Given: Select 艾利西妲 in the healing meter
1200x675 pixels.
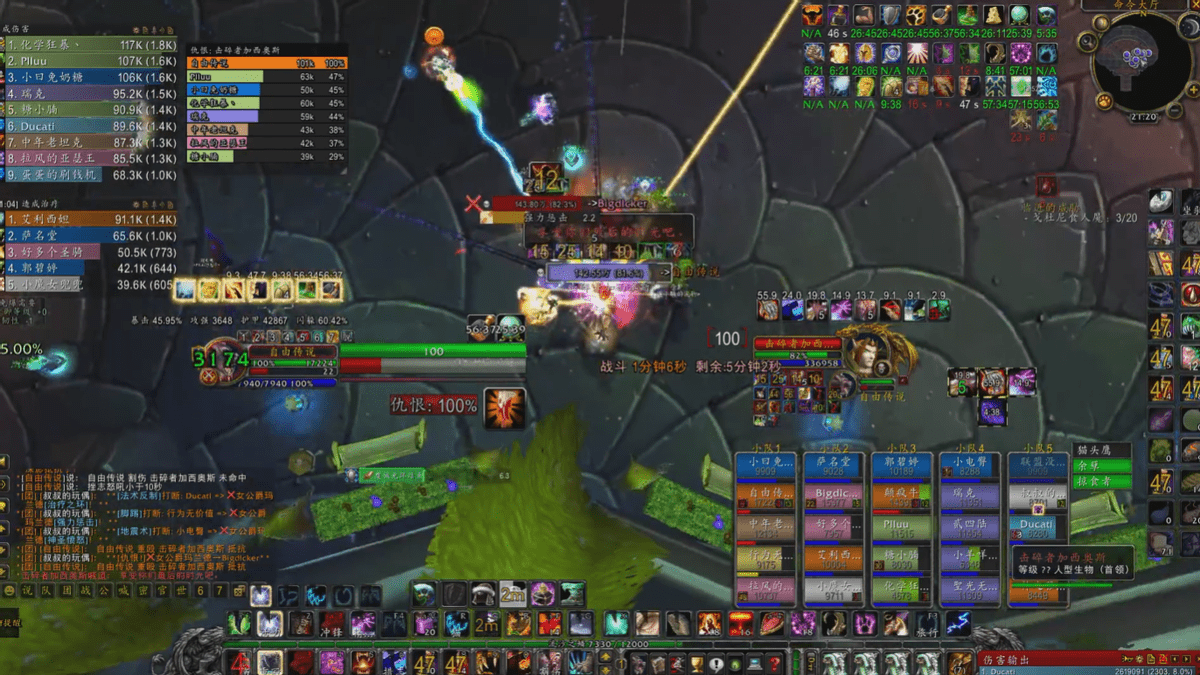Looking at the screenshot, I should click(x=90, y=219).
